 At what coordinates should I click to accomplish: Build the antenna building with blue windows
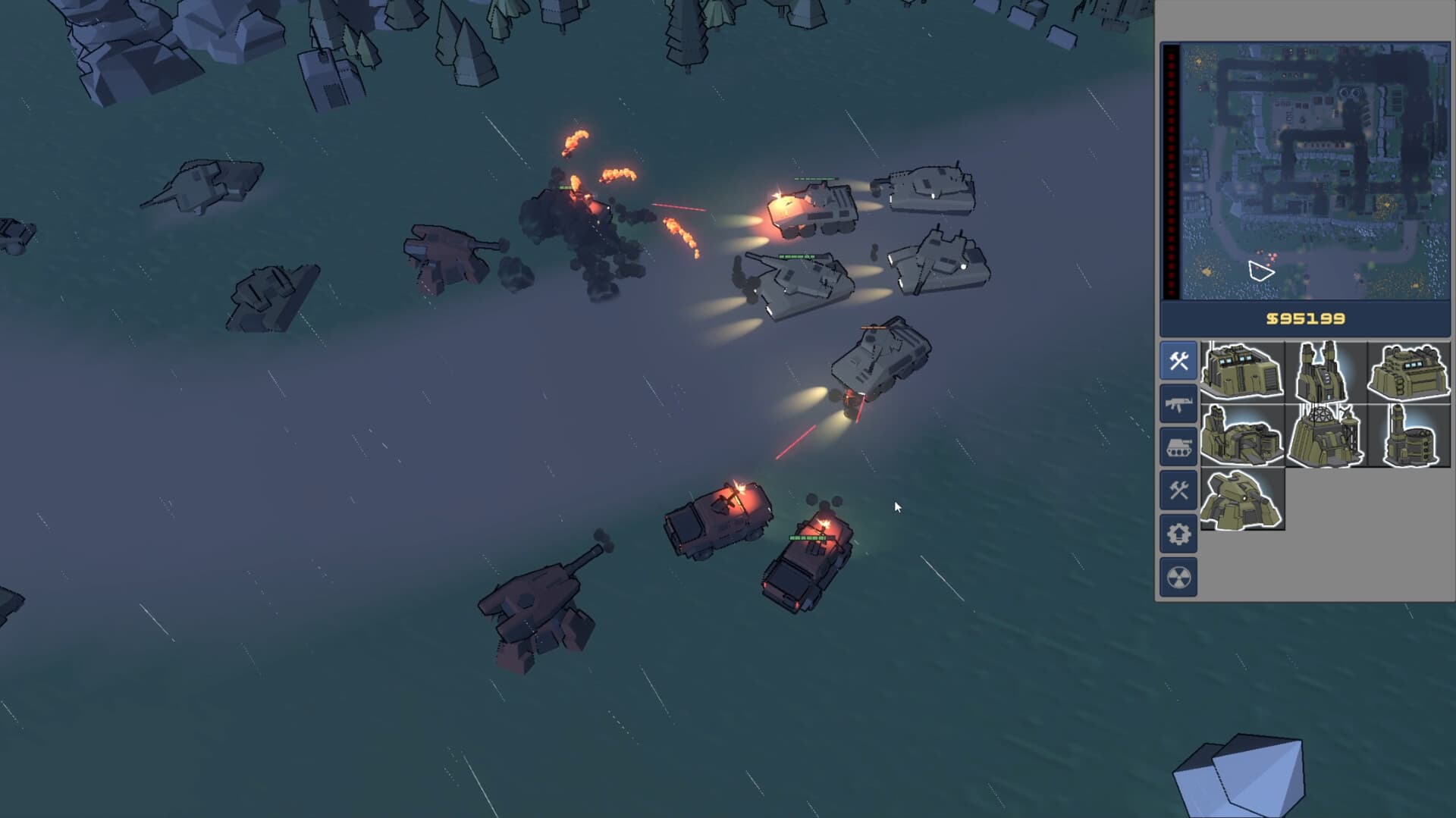pyautogui.click(x=1242, y=371)
